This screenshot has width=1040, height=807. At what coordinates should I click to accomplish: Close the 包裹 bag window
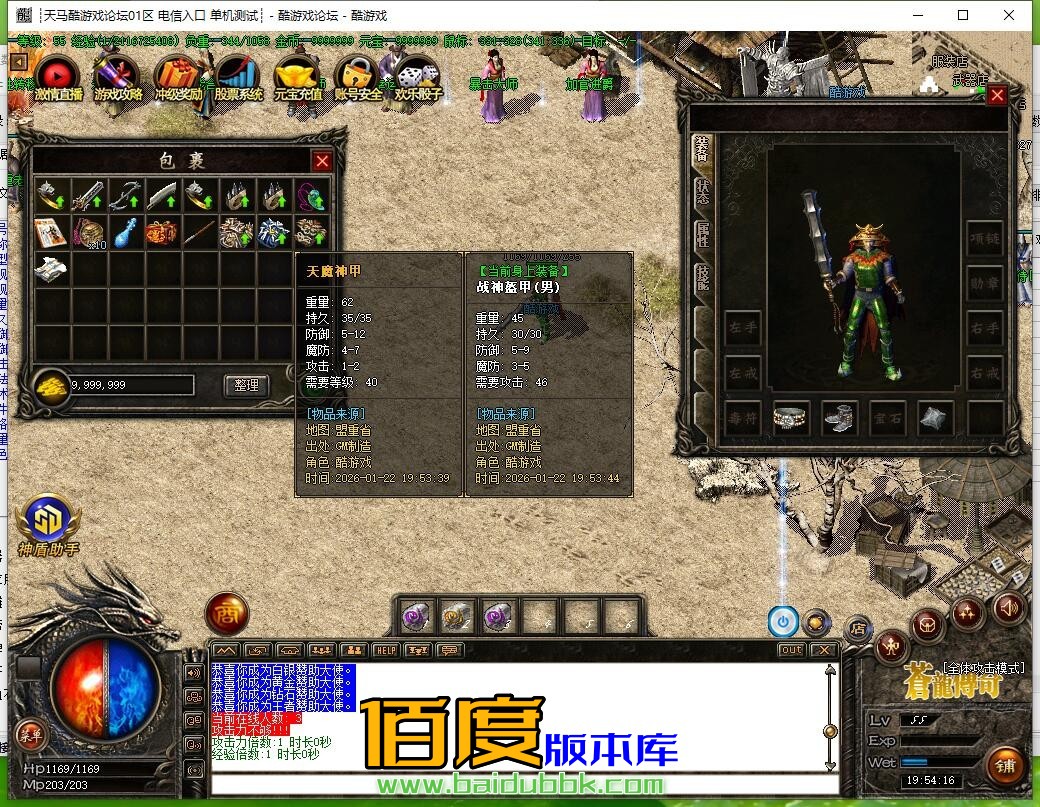[x=322, y=161]
